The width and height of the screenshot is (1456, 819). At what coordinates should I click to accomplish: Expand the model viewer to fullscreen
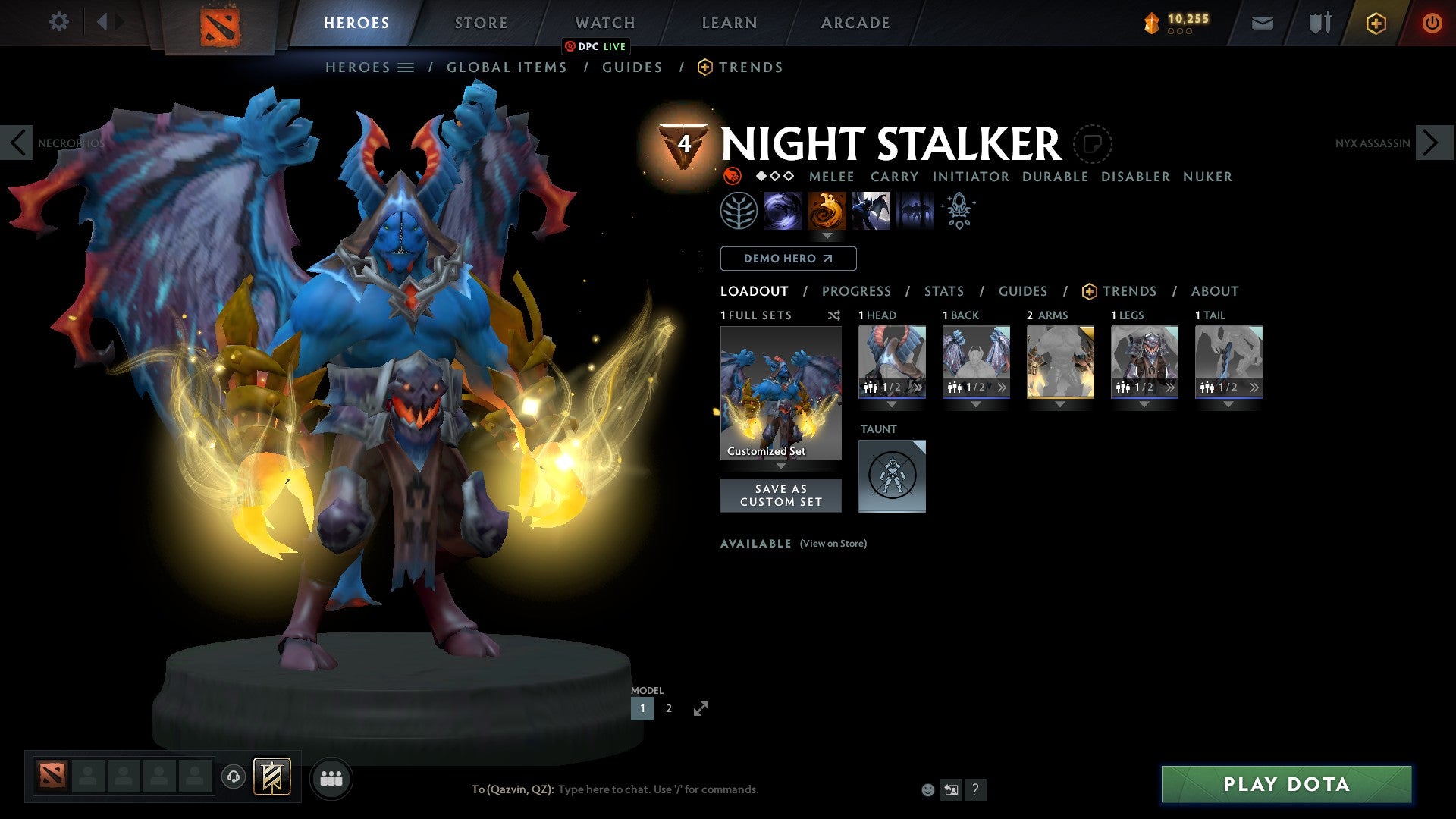click(701, 707)
